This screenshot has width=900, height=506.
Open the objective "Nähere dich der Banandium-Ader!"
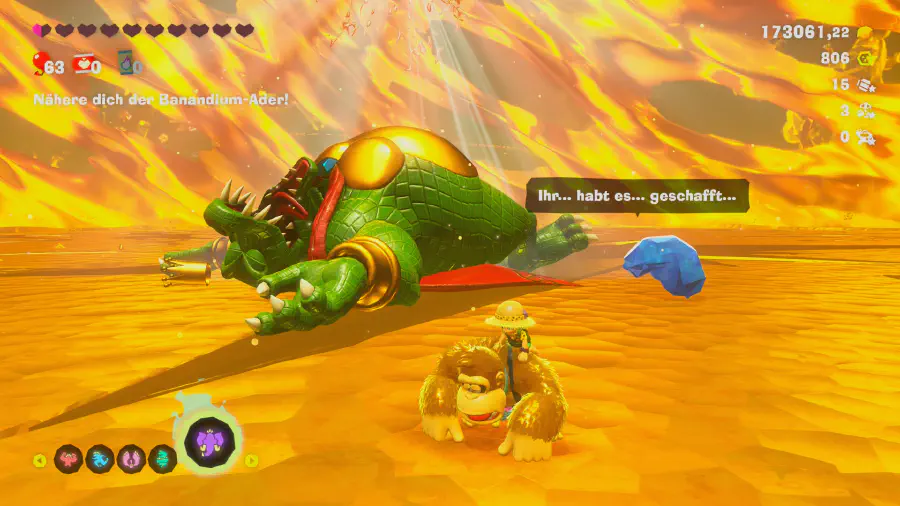coord(161,100)
